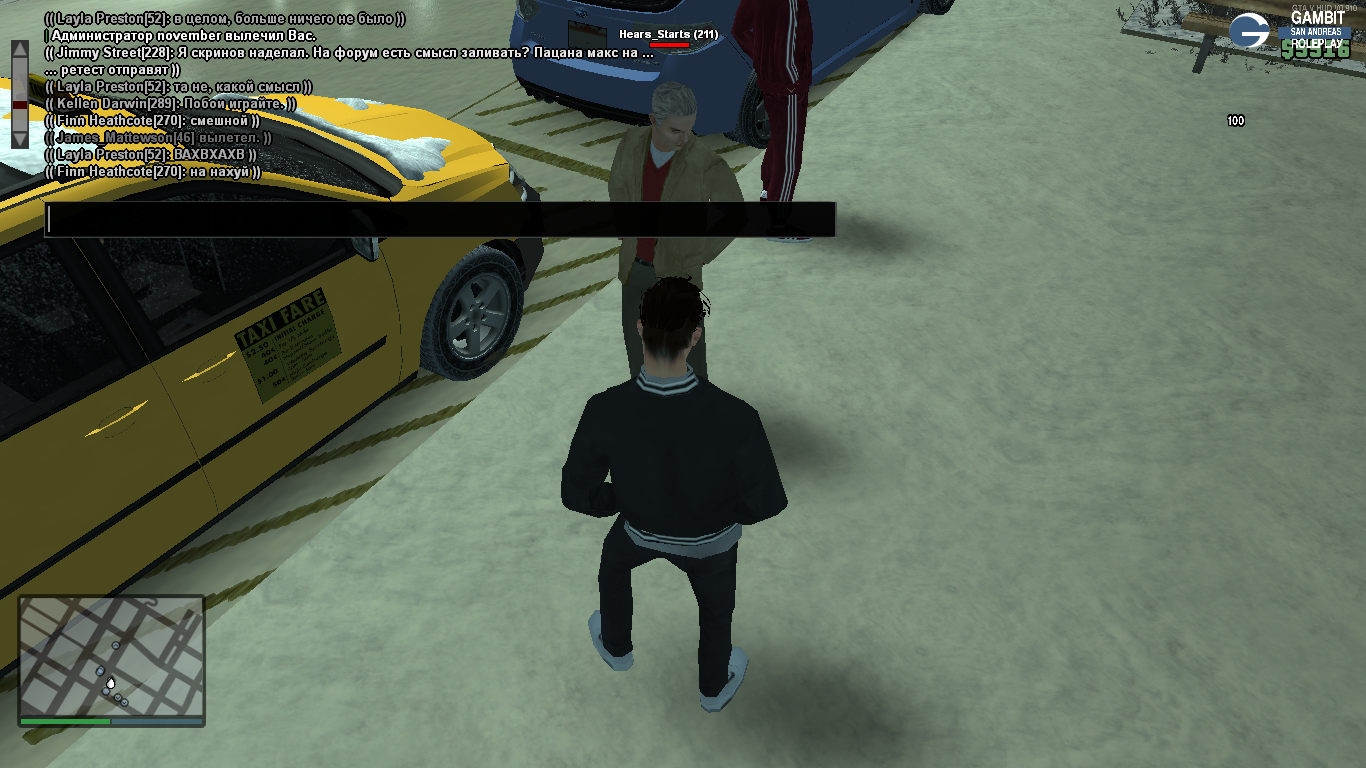Click the dark red chat scrollbar thumb
Image resolution: width=1366 pixels, height=768 pixels.
point(20,104)
